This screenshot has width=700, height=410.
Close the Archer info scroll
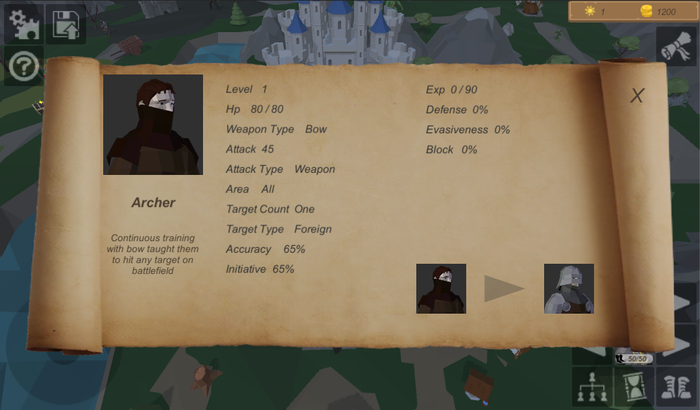click(637, 96)
